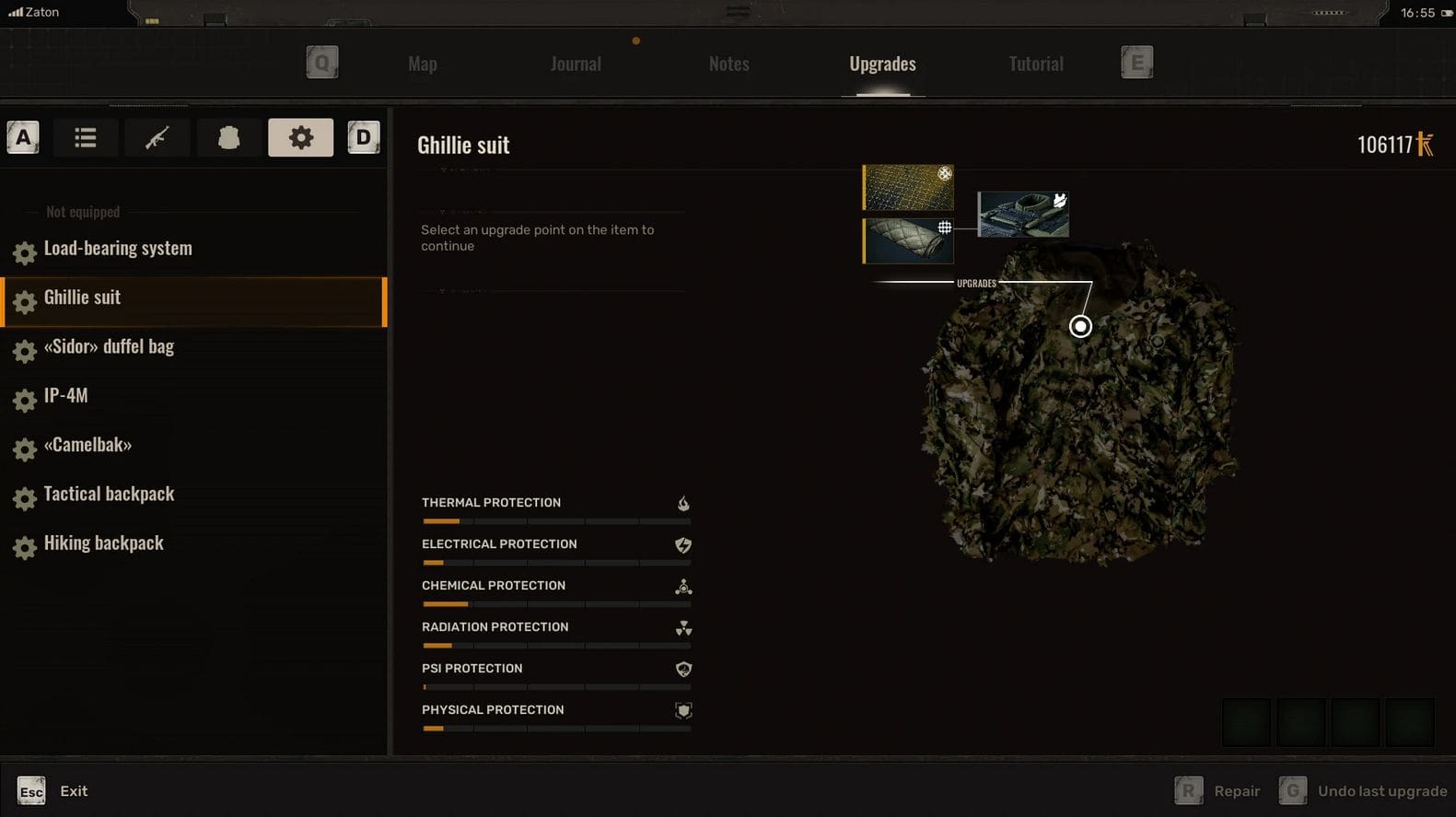Select the gear cog category
This screenshot has height=817, width=1456.
pyautogui.click(x=300, y=138)
